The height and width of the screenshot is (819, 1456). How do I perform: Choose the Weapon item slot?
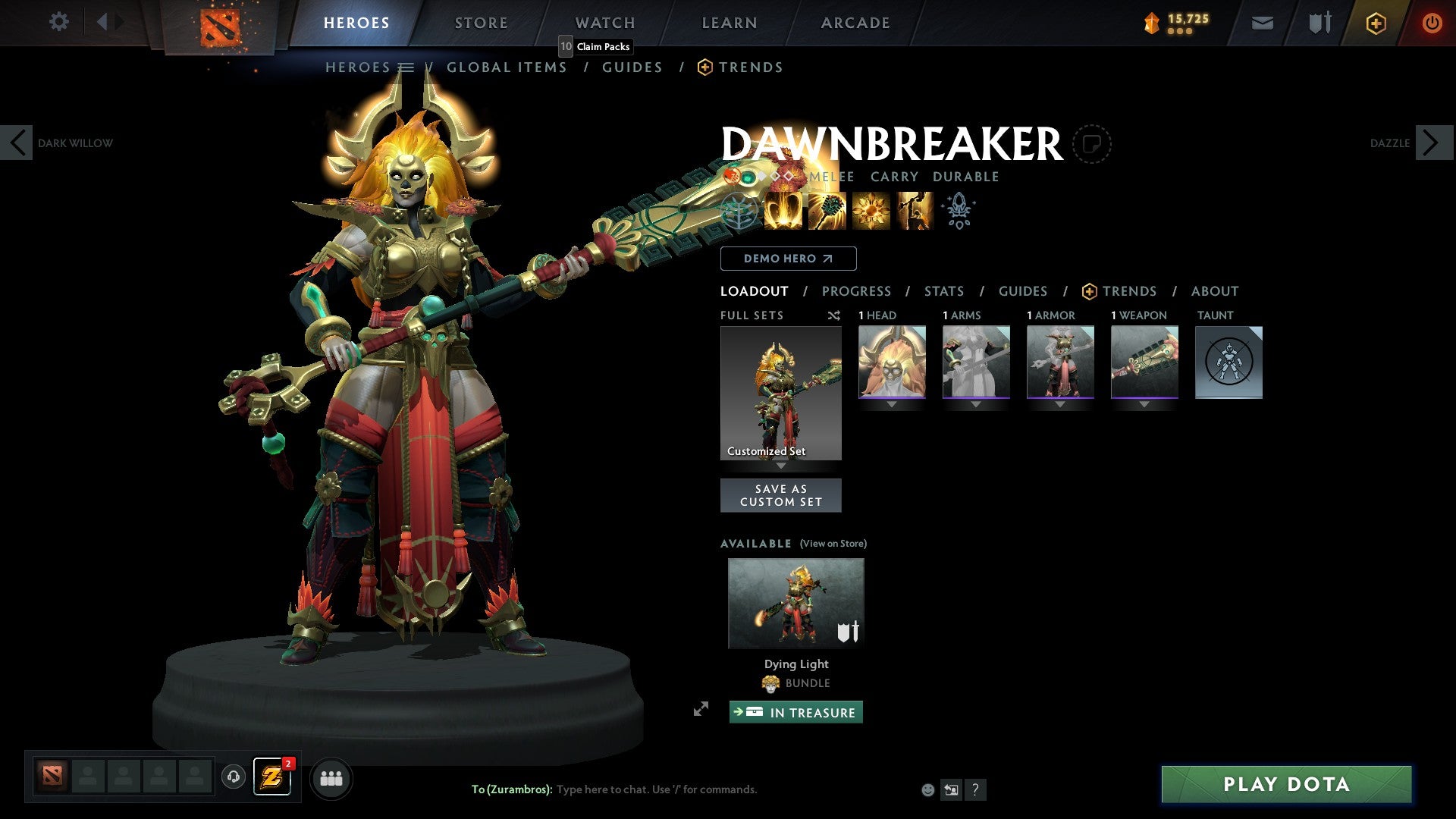pyautogui.click(x=1144, y=362)
